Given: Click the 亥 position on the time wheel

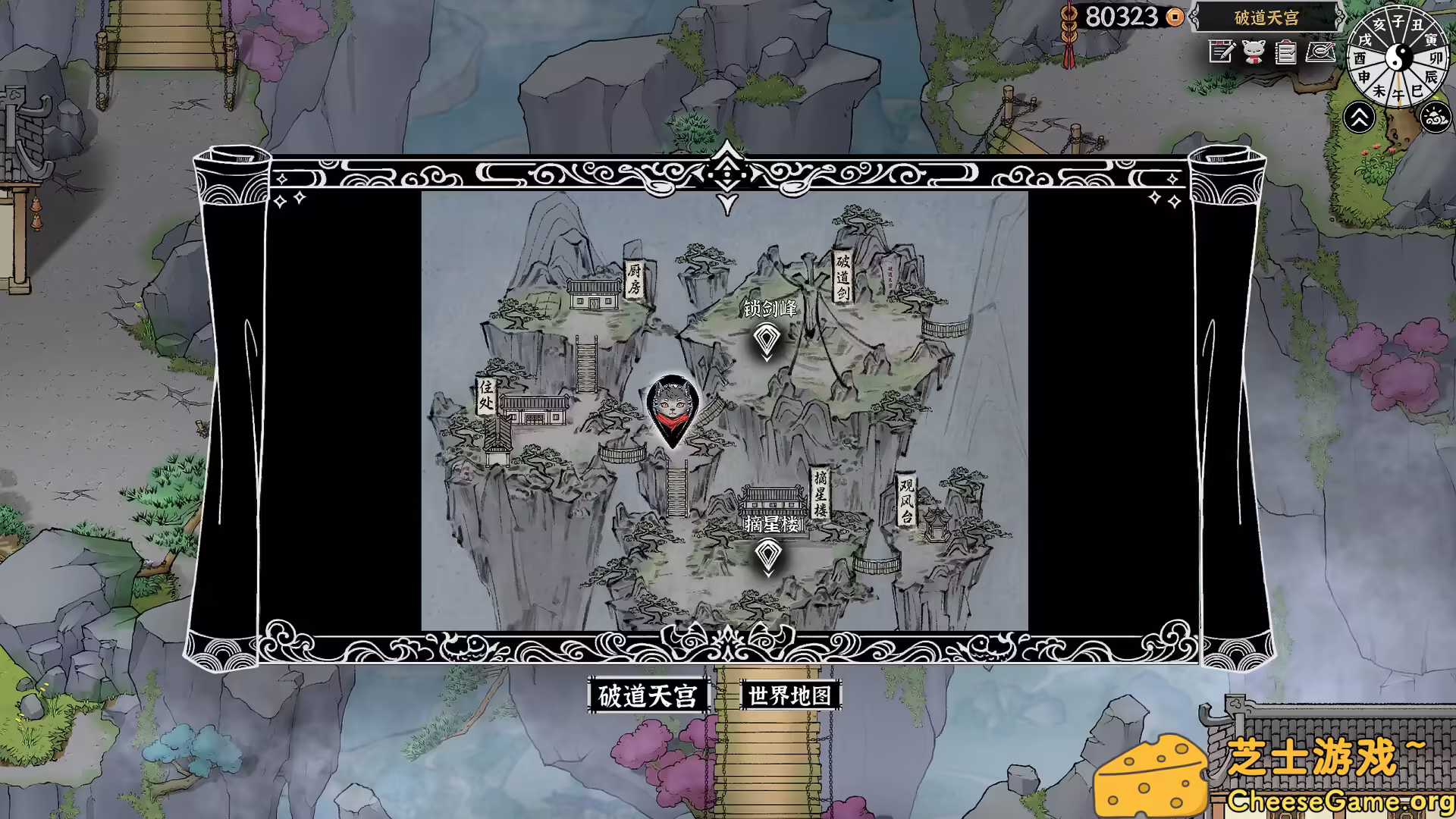Looking at the screenshot, I should (1379, 22).
